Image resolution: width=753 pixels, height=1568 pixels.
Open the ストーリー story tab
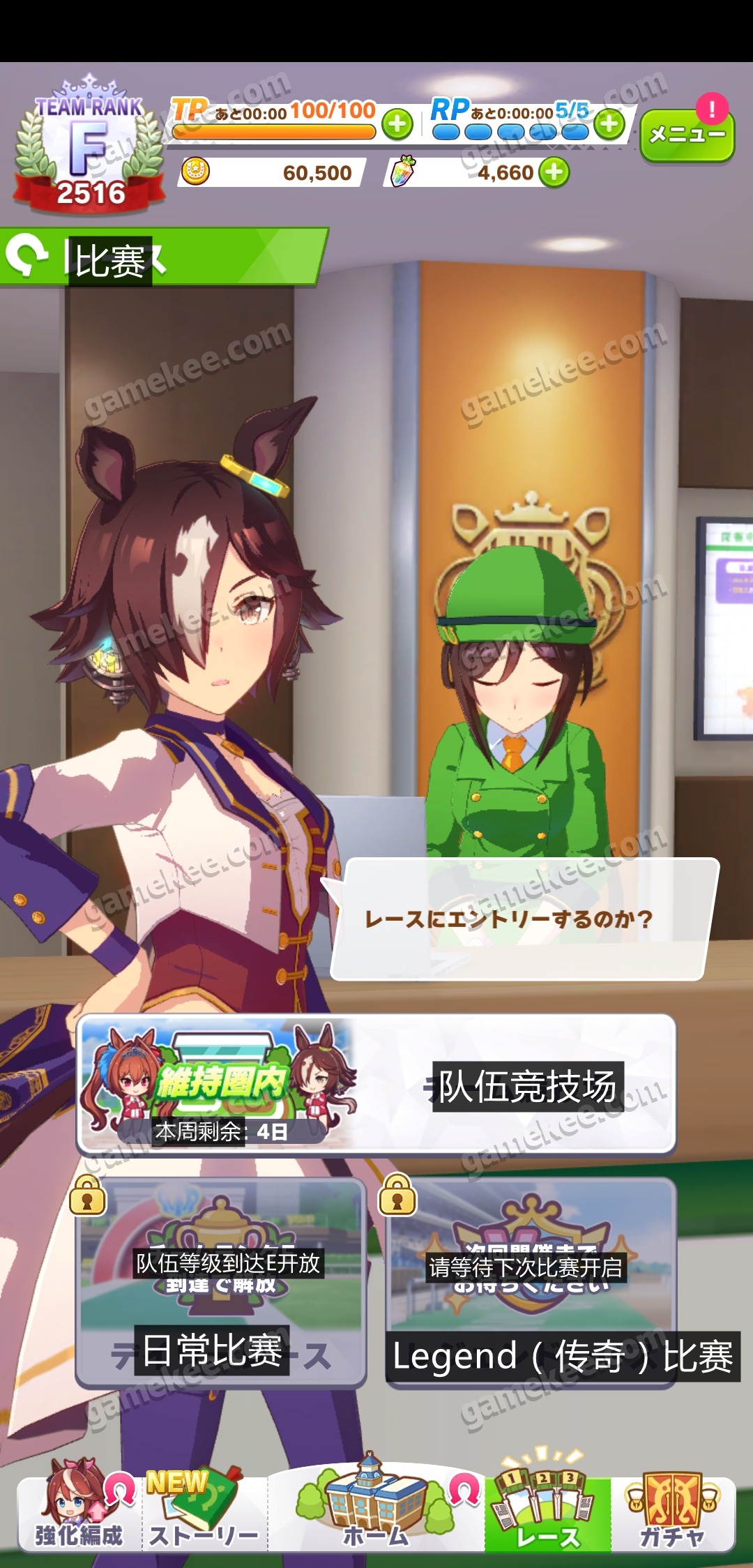pyautogui.click(x=204, y=1512)
